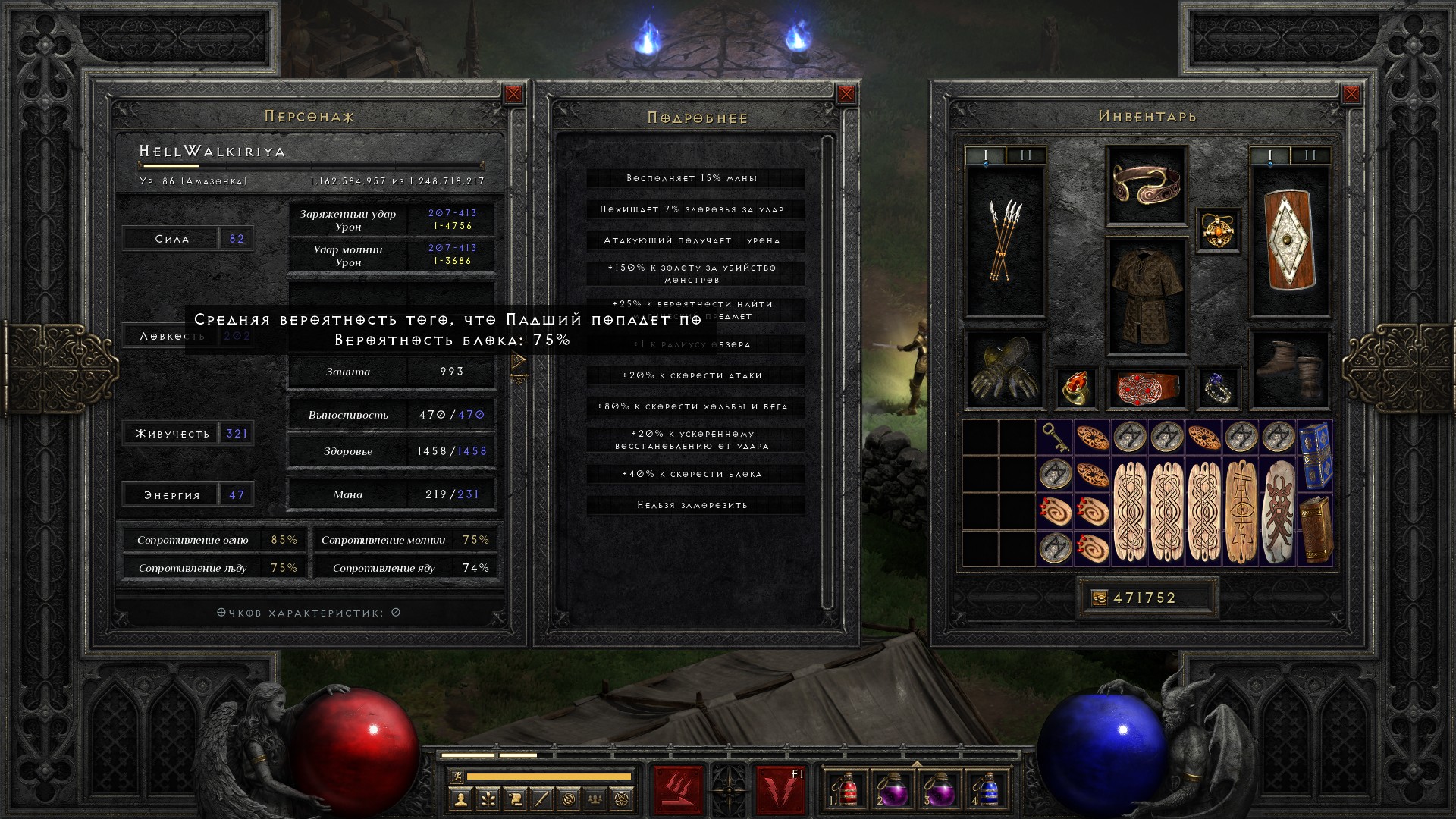Use the blue mana potion in belt slot 4
Viewport: 1456px width, 819px height.
tap(987, 790)
